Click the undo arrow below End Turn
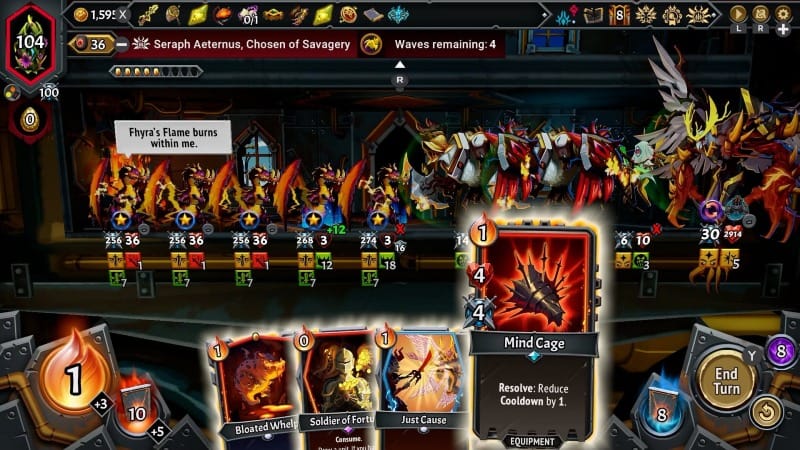The height and width of the screenshot is (450, 800). pyautogui.click(x=766, y=412)
